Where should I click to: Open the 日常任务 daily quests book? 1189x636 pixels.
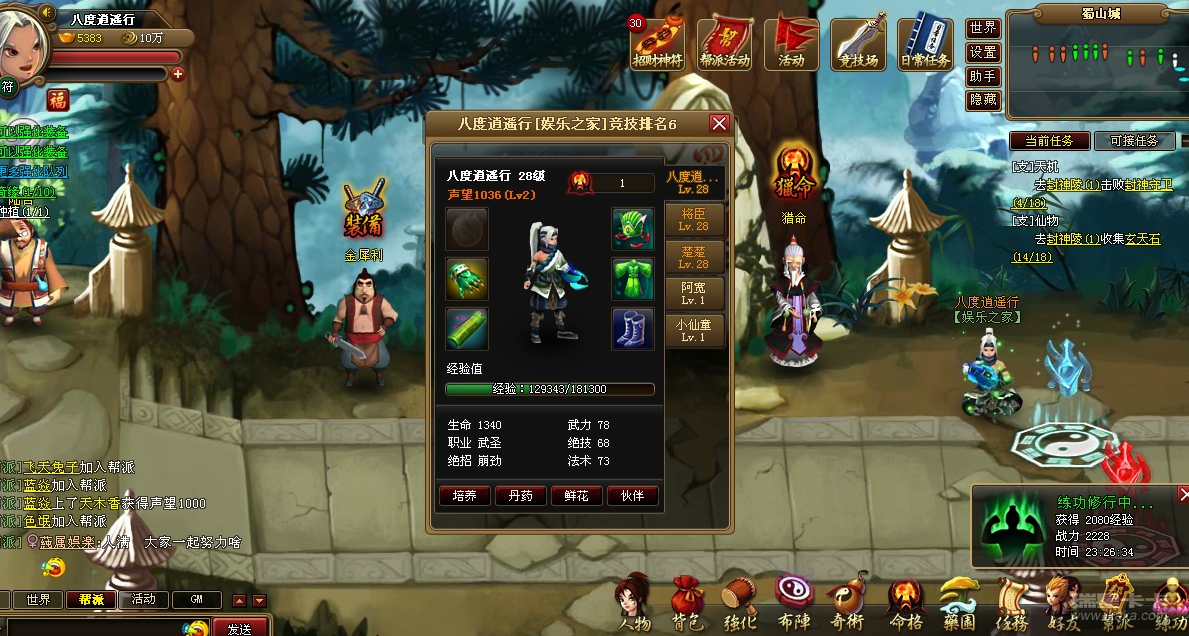point(924,42)
